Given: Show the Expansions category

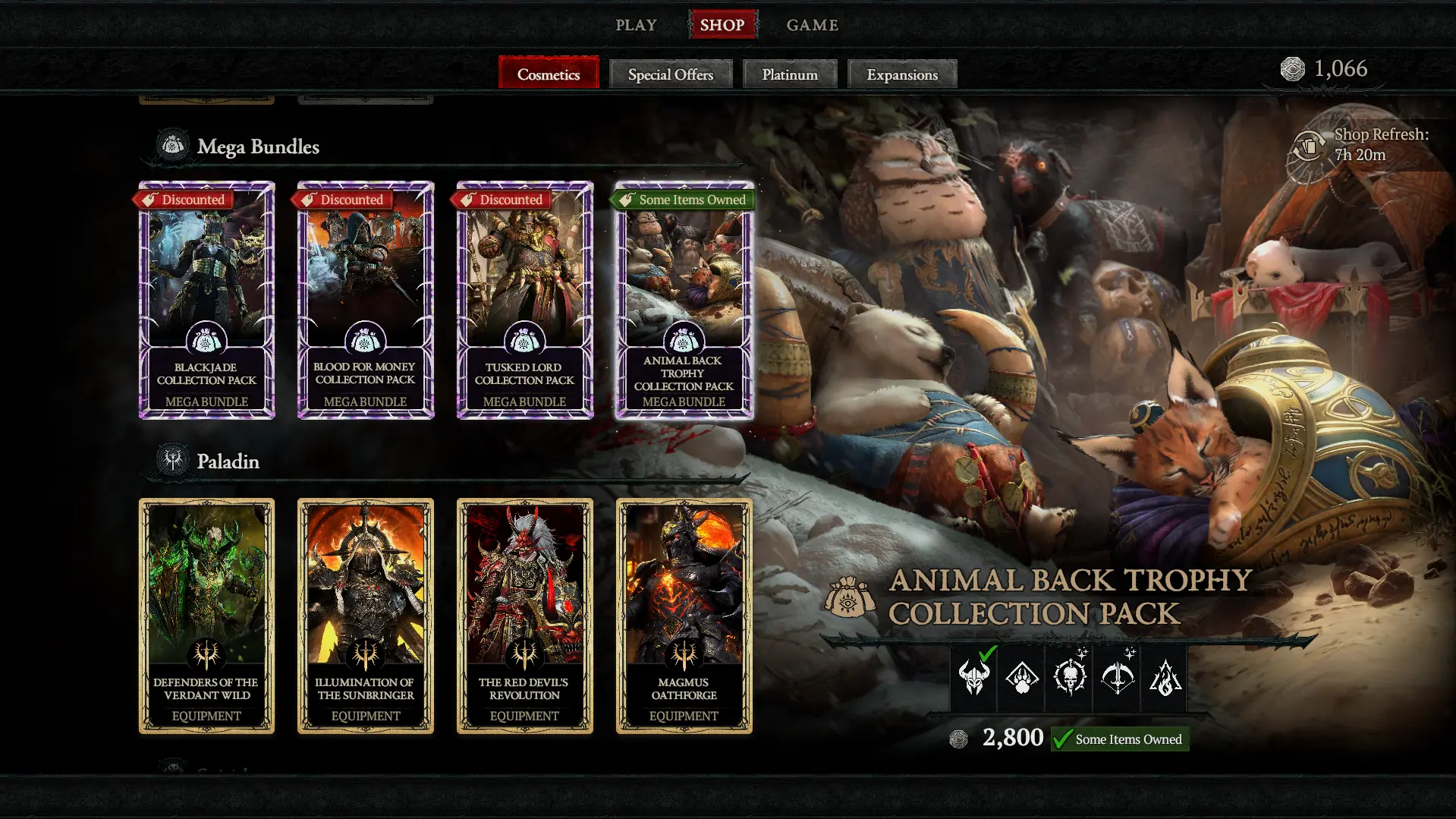Looking at the screenshot, I should (901, 74).
